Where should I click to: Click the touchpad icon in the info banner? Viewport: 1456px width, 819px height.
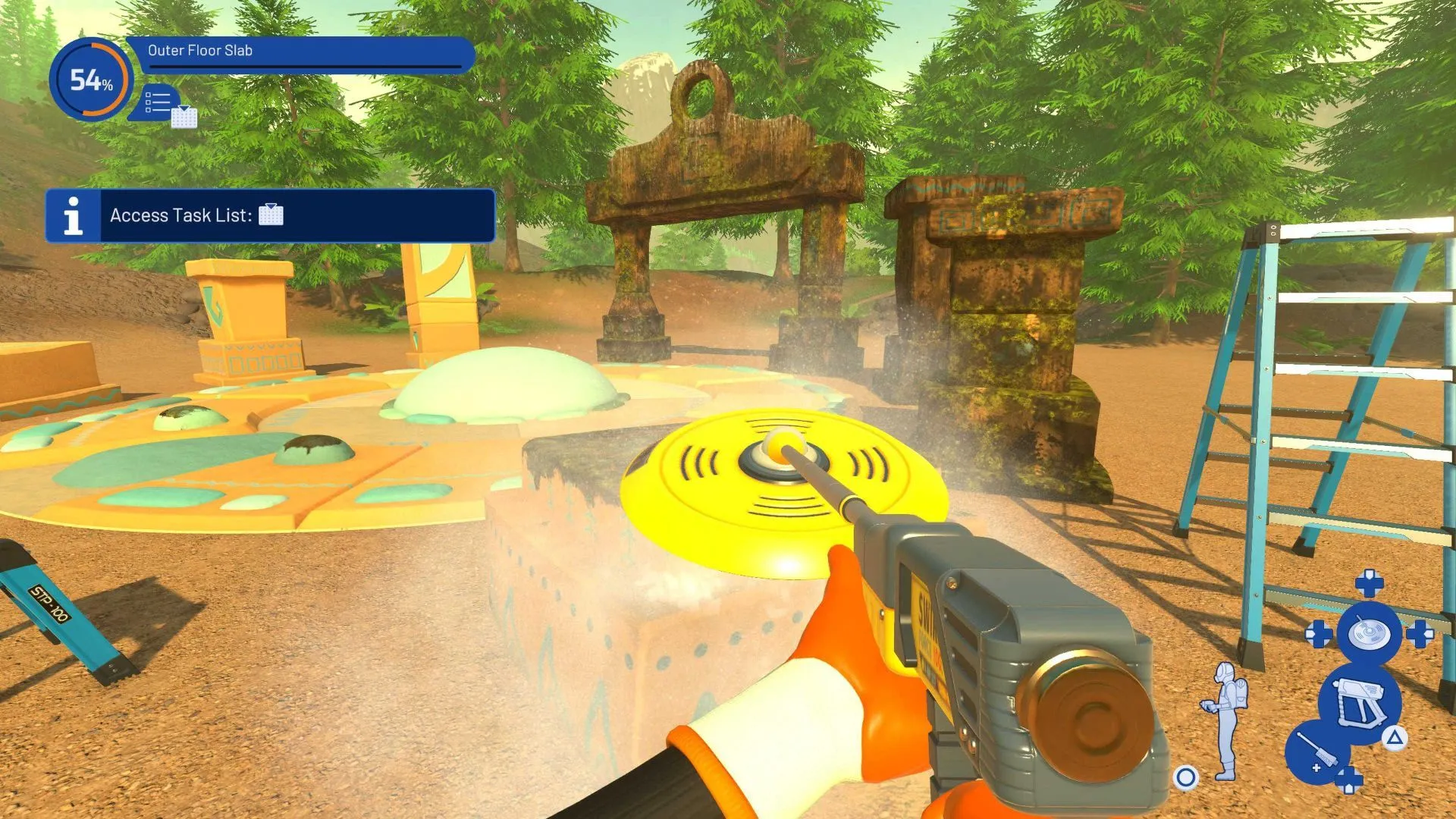coord(271,215)
